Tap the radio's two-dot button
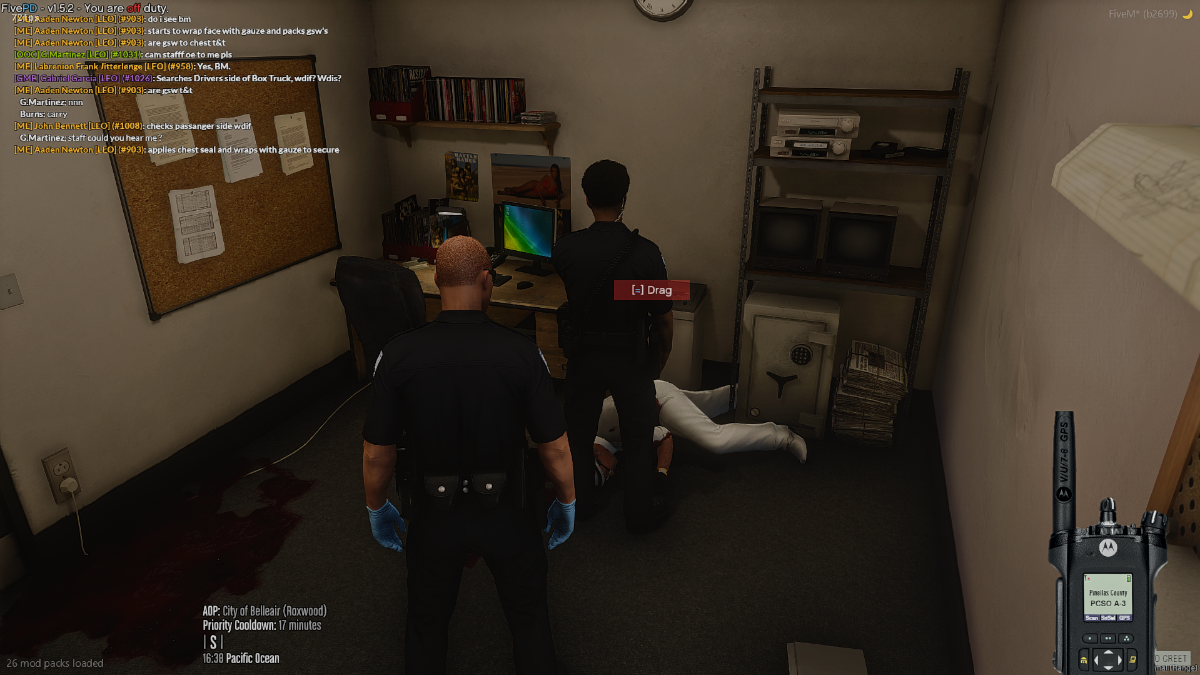 point(1108,637)
